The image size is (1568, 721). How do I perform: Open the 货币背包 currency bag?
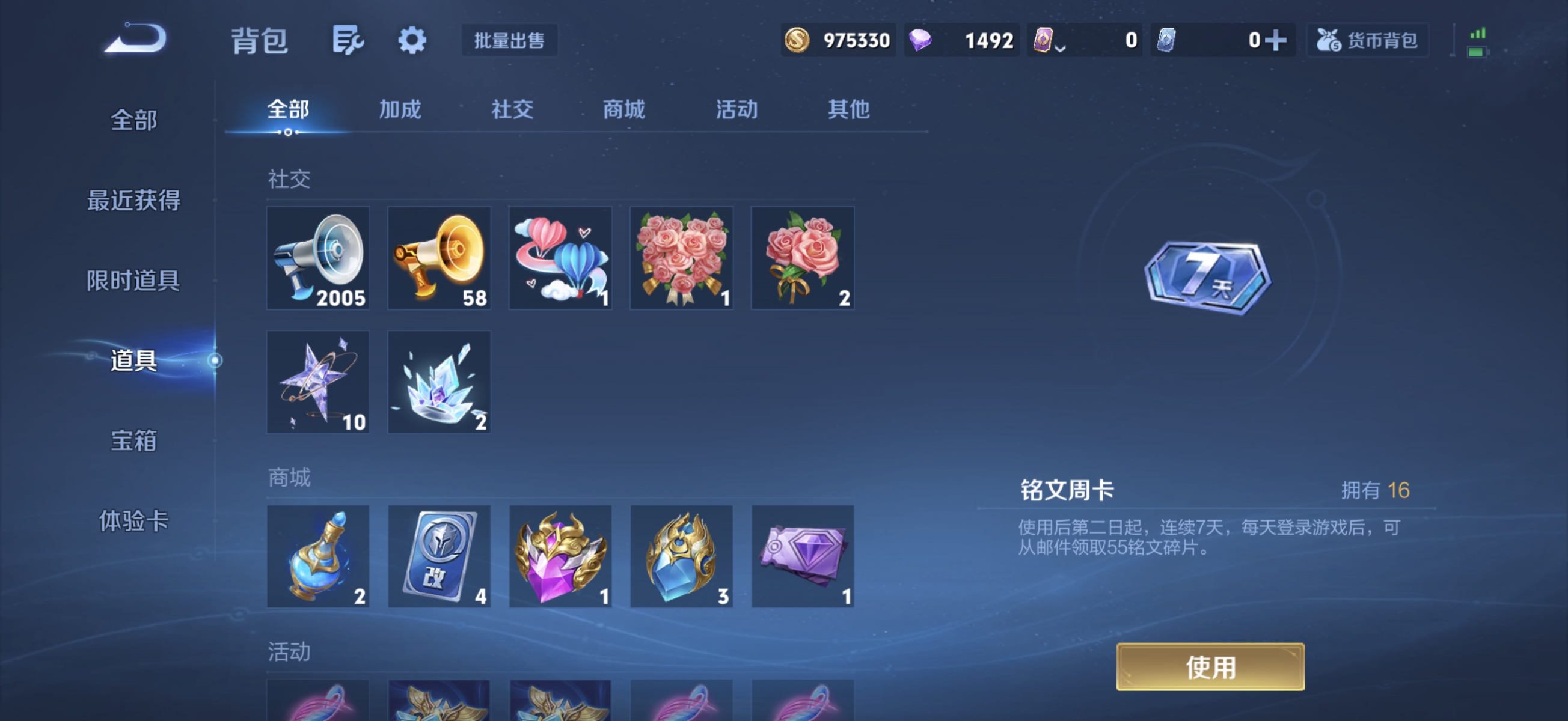tap(1368, 39)
